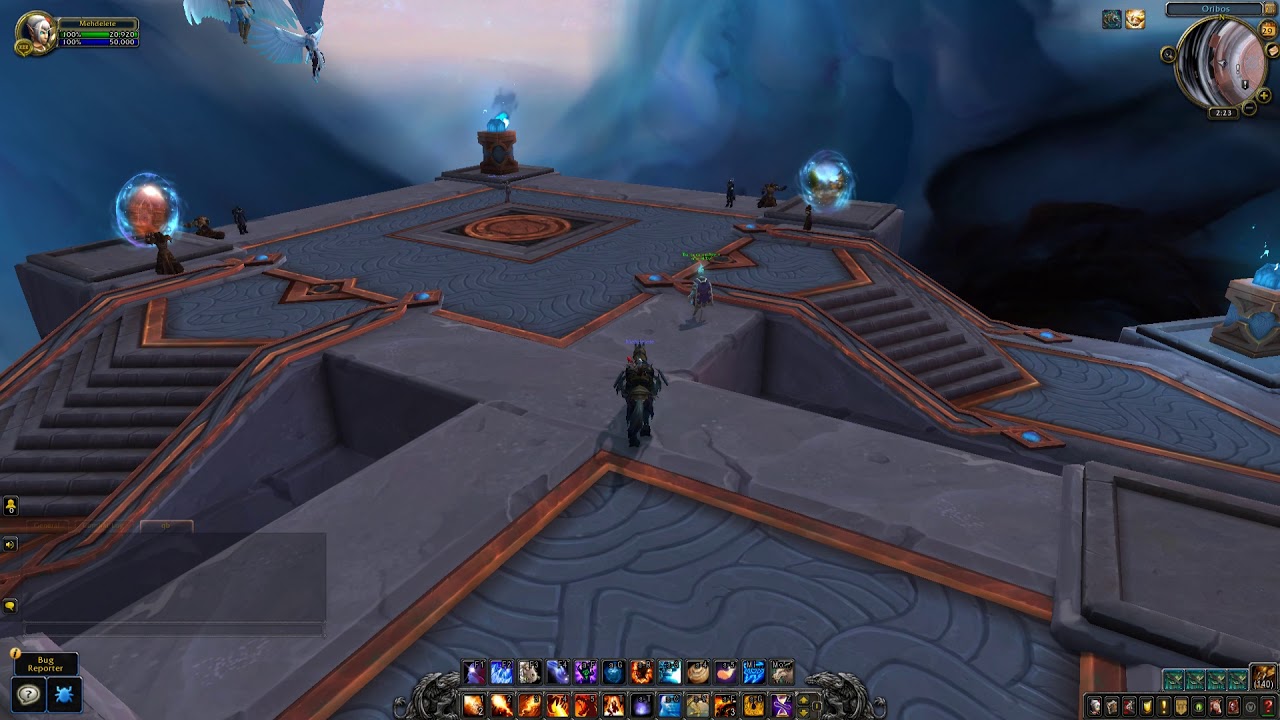Toggle the chat speaker mute icon
Viewport: 1280px width, 720px height.
[9, 545]
